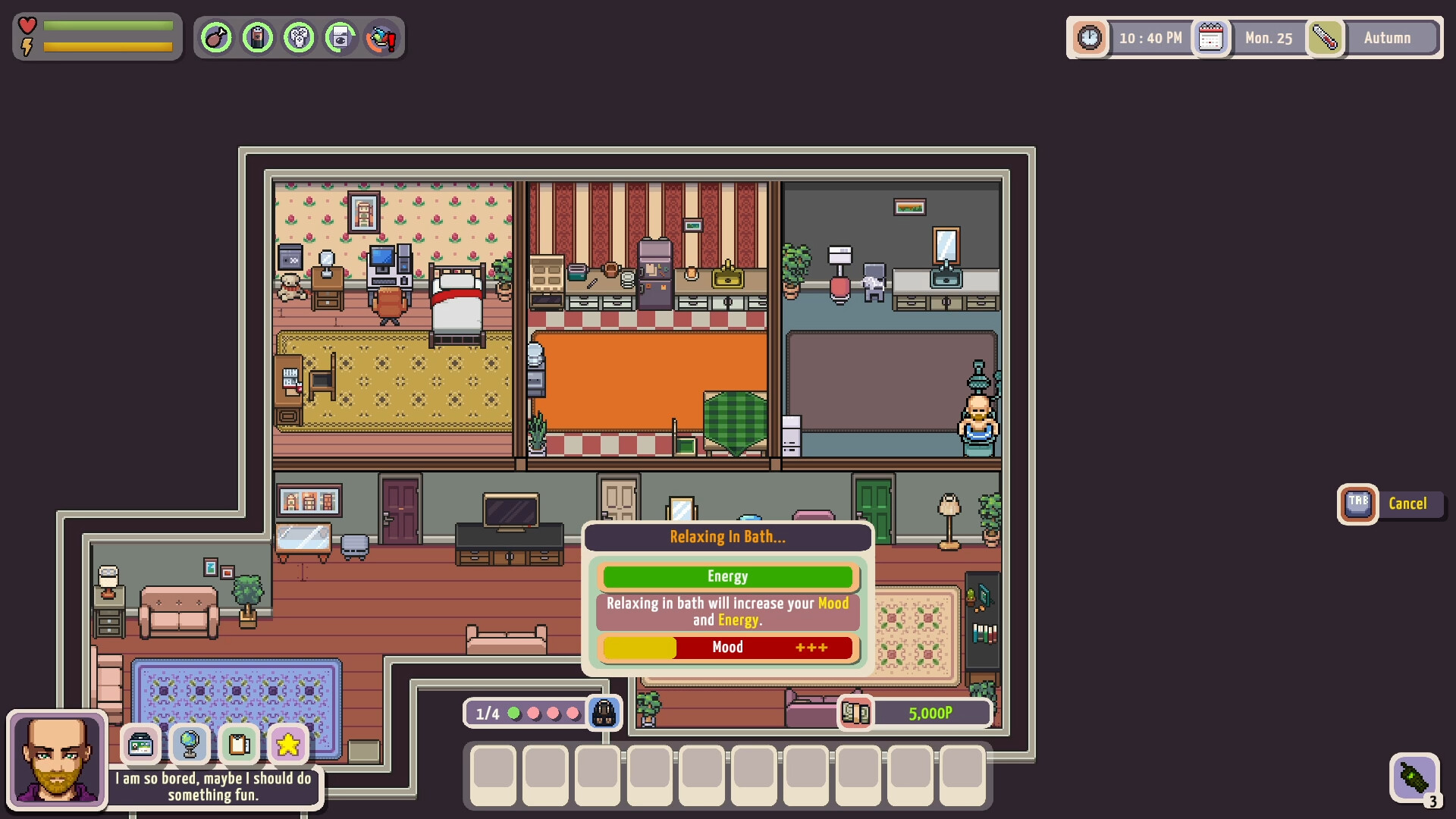Image resolution: width=1456 pixels, height=819 pixels.
Task: Open the calendar icon next to Mon. 25
Action: tap(1210, 37)
